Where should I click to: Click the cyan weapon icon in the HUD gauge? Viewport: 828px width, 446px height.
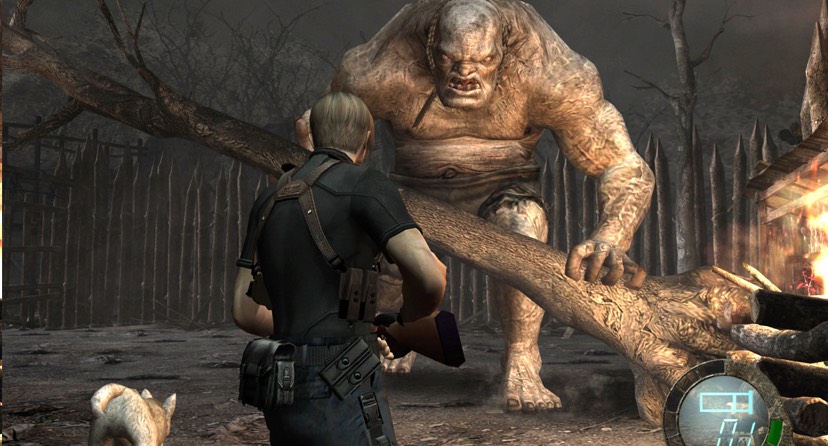726,404
